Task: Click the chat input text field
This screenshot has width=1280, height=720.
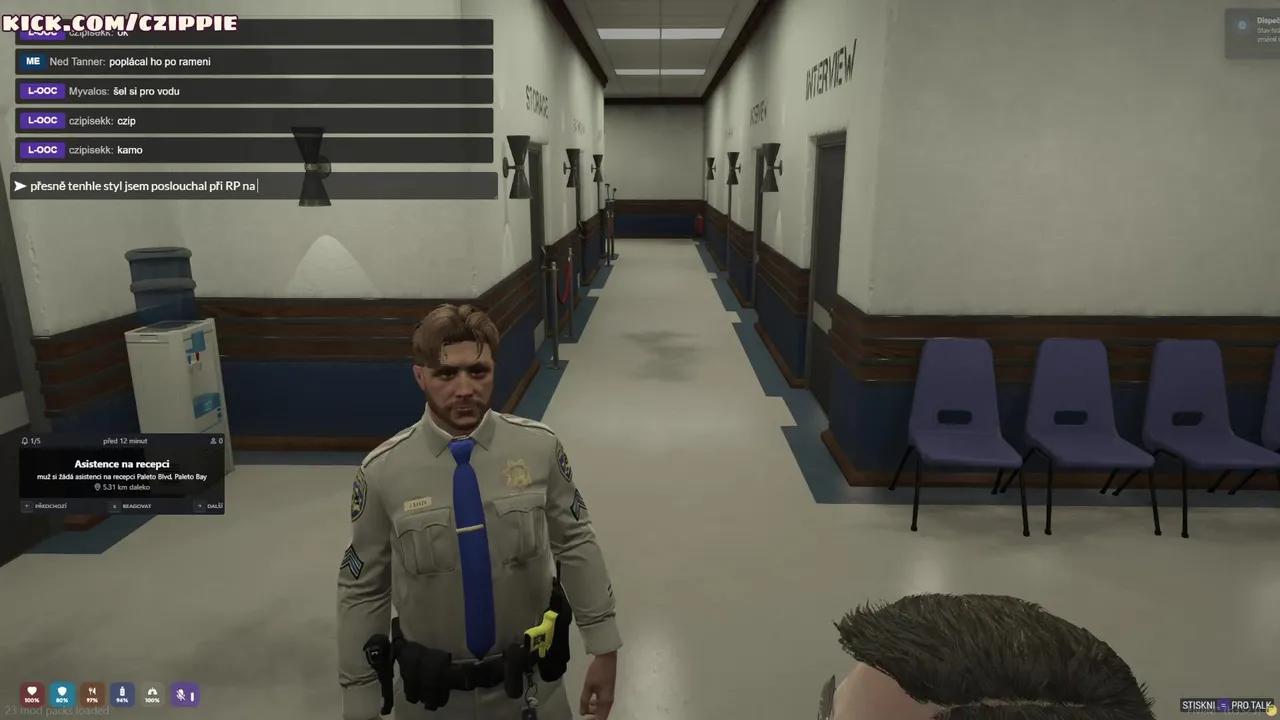Action: [x=250, y=185]
